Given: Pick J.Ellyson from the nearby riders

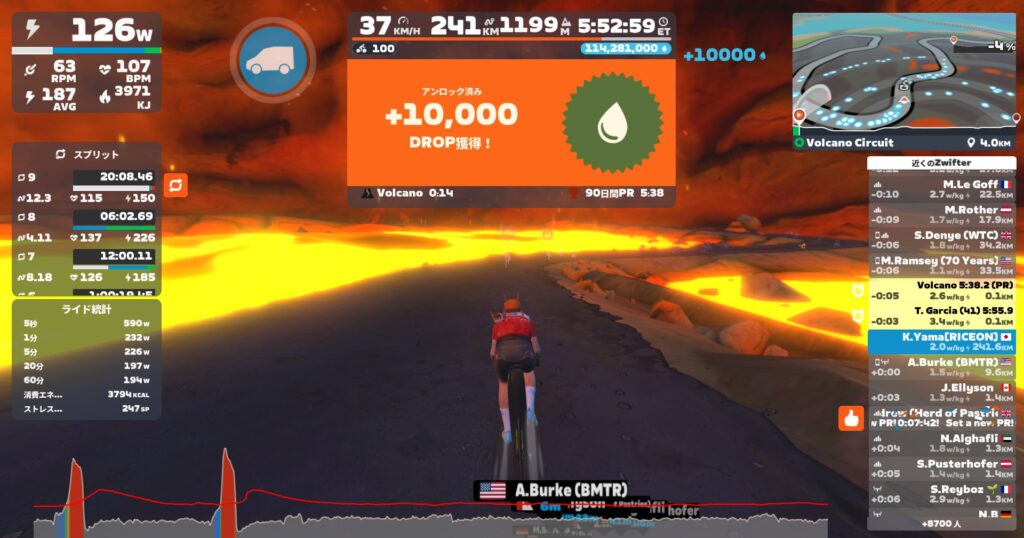Looking at the screenshot, I should pos(941,392).
